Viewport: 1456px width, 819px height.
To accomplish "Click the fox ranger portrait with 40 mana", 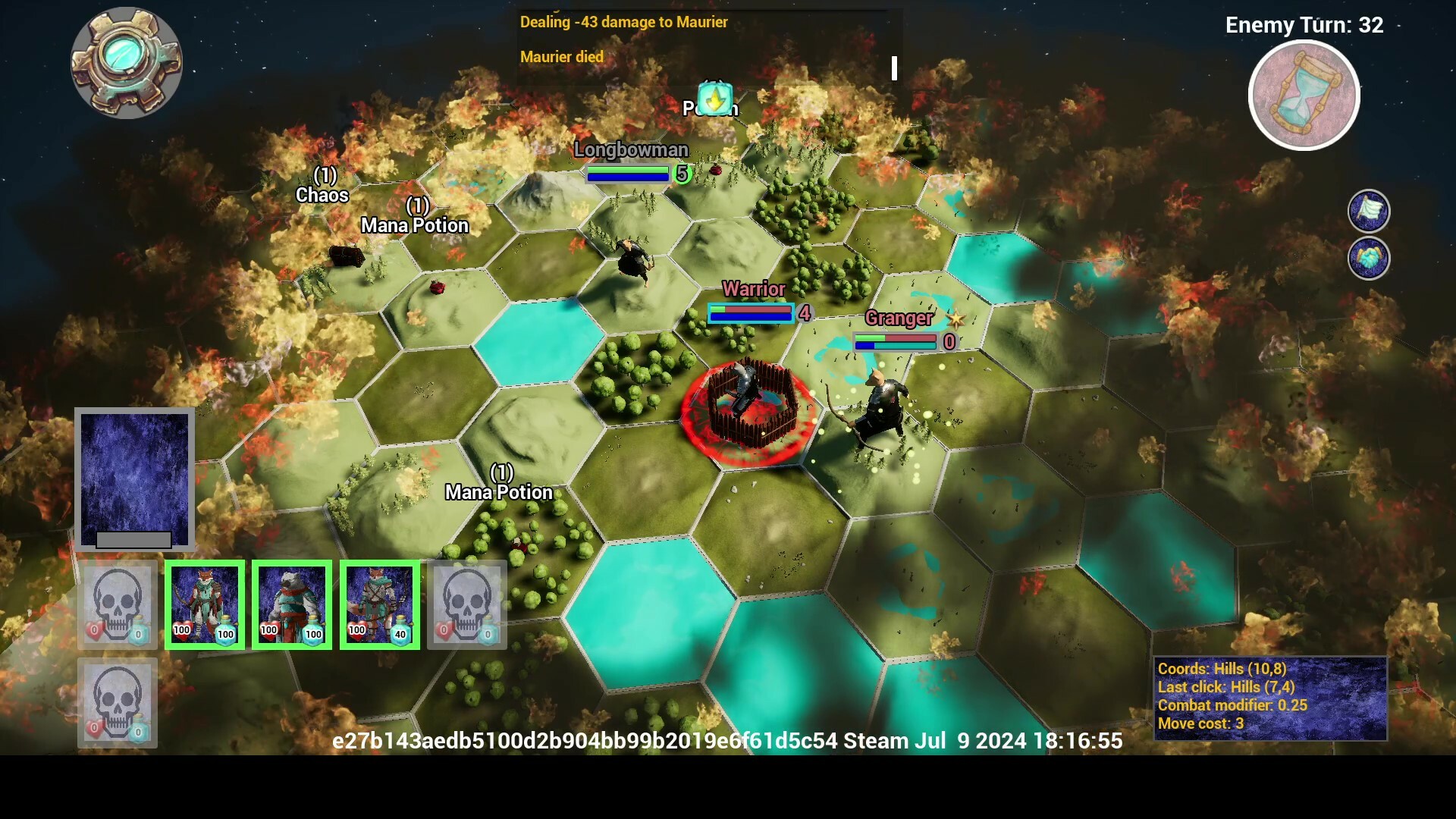I will pyautogui.click(x=379, y=604).
